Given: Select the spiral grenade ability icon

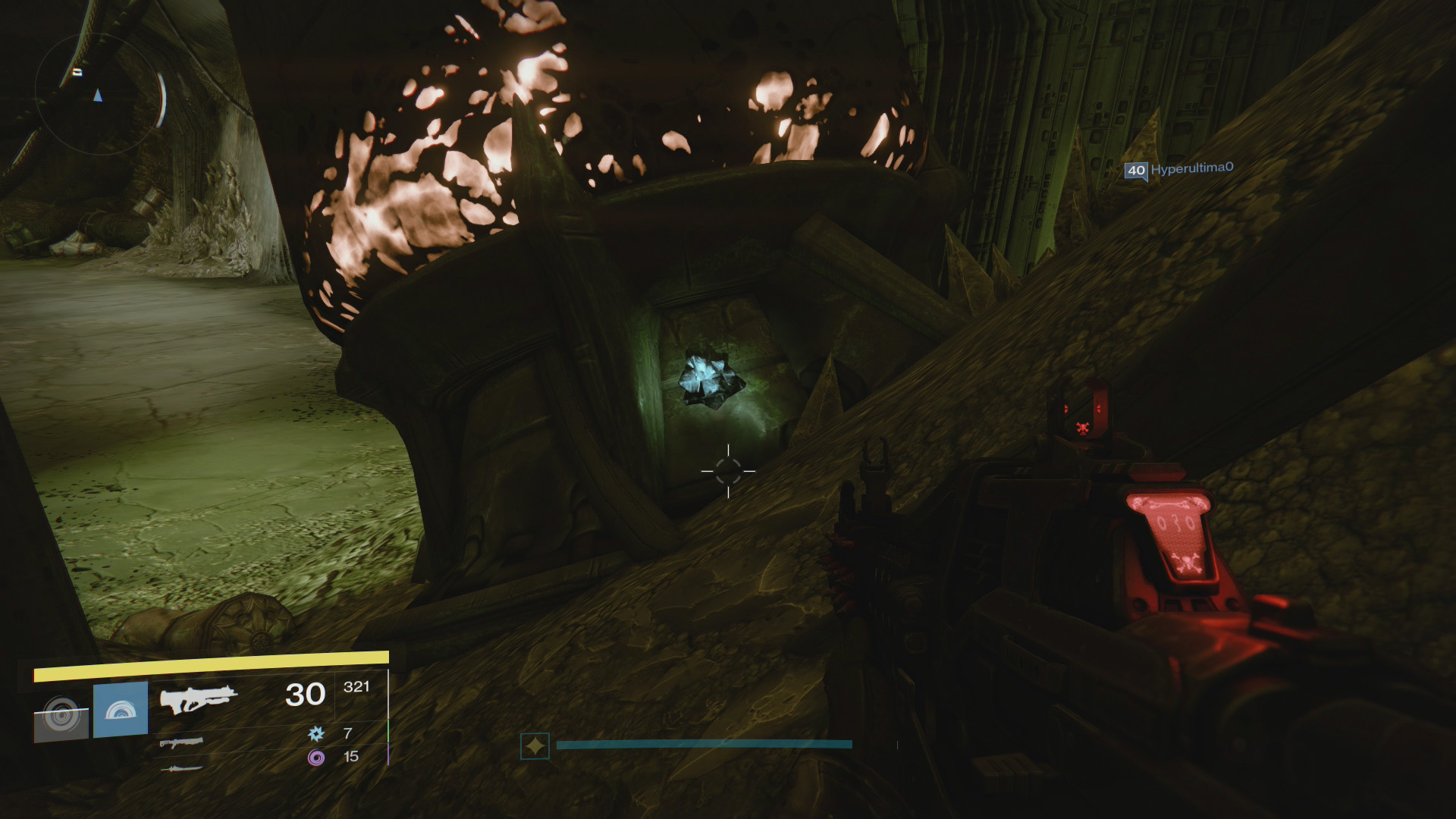Looking at the screenshot, I should (61, 715).
